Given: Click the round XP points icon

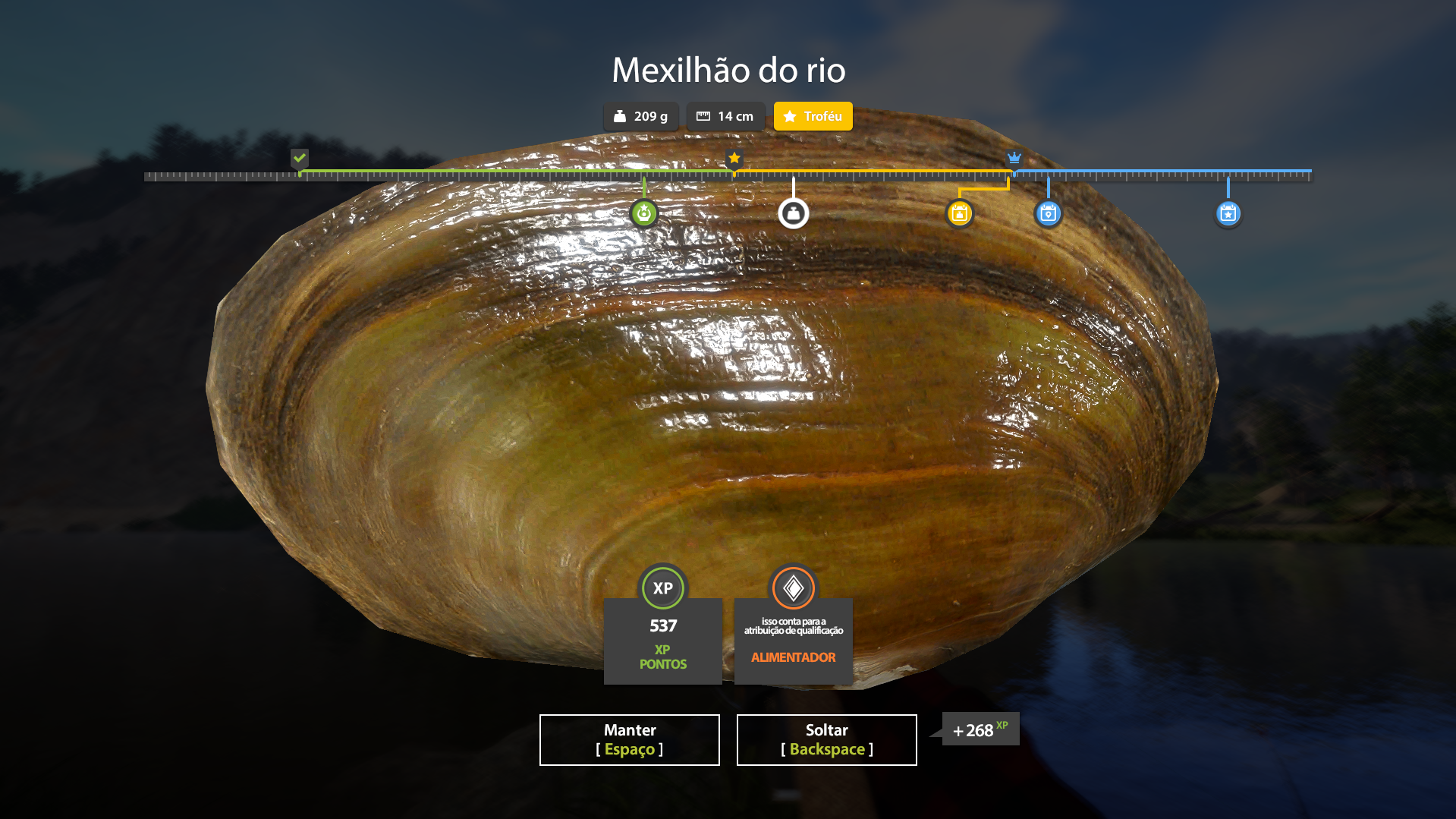Looking at the screenshot, I should pos(663,587).
